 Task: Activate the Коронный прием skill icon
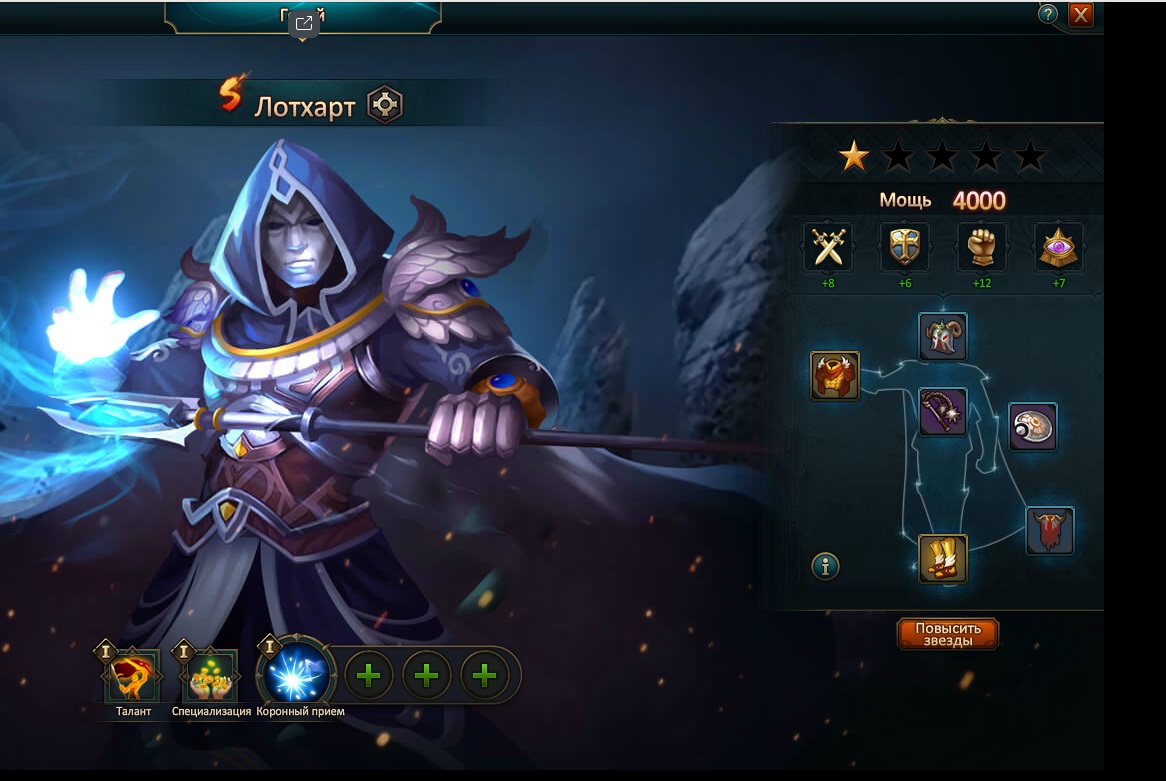pos(298,672)
